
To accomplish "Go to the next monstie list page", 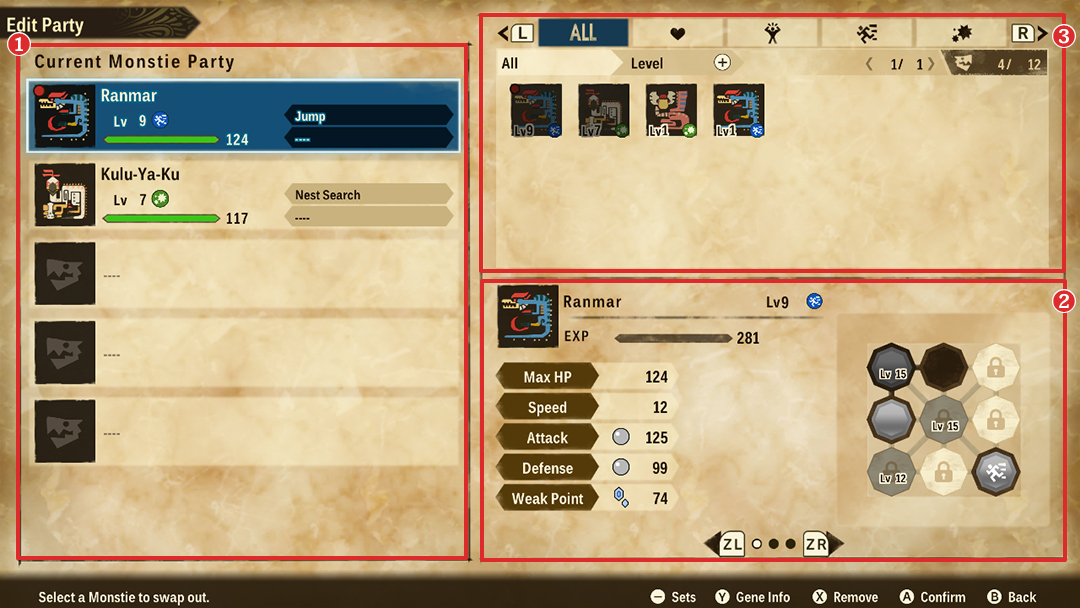I will 931,64.
